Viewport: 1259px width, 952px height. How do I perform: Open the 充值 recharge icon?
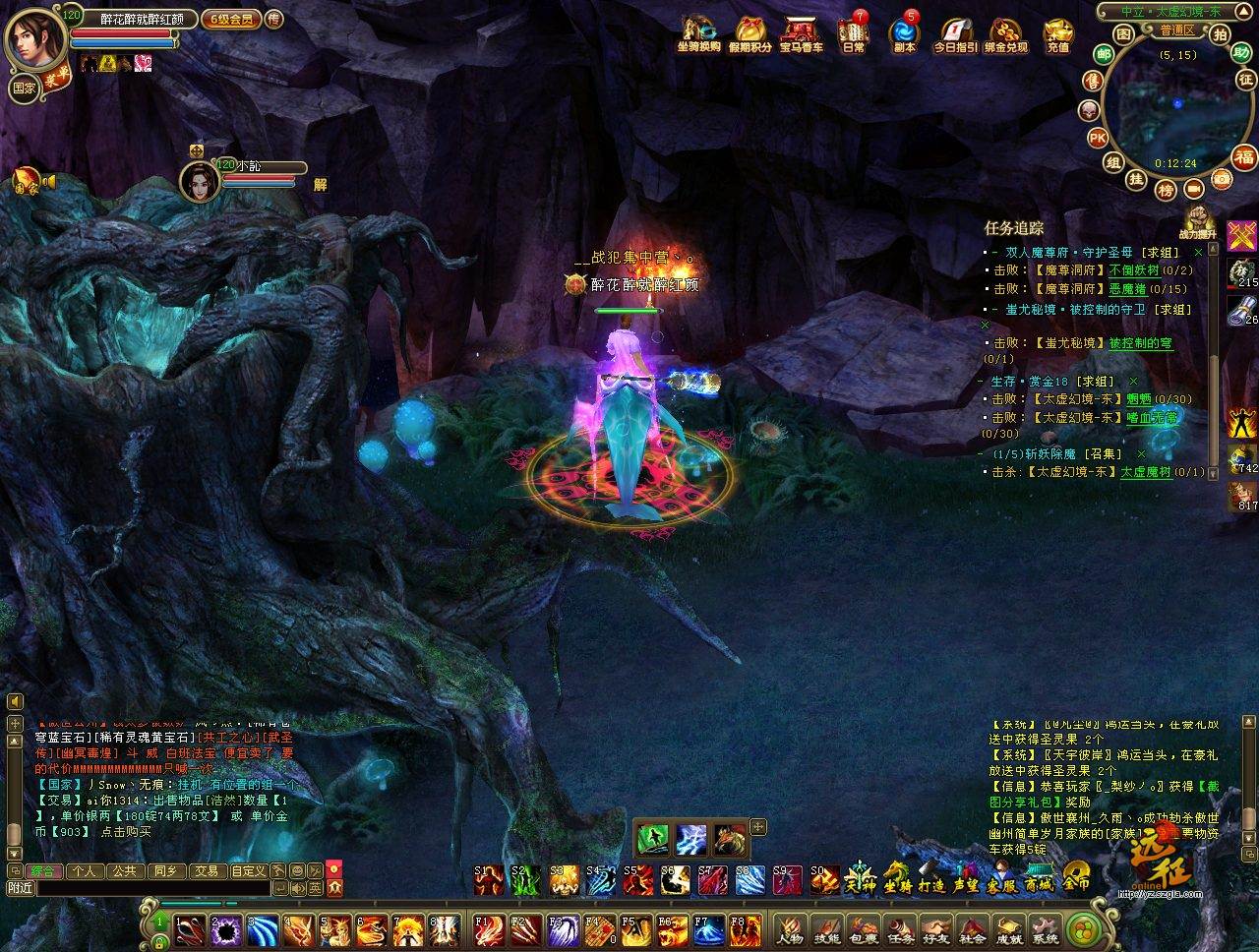[1057, 33]
